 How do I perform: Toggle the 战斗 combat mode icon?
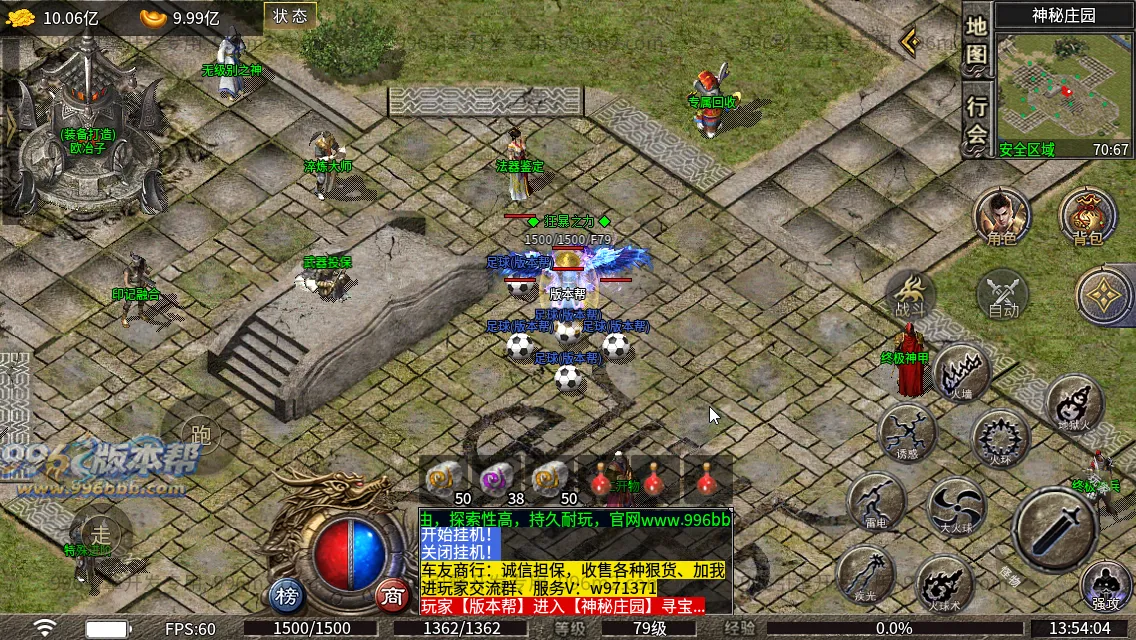[x=910, y=295]
